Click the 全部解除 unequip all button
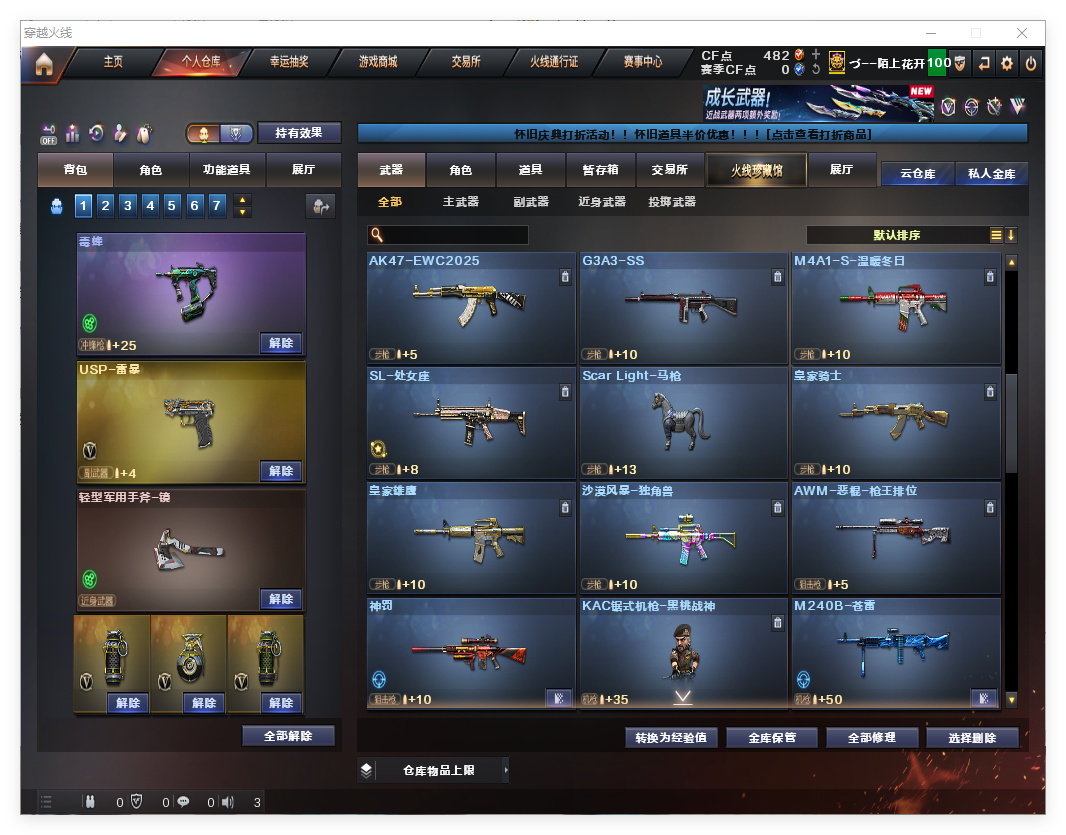Screen dimensions: 1066x835 (x=288, y=736)
